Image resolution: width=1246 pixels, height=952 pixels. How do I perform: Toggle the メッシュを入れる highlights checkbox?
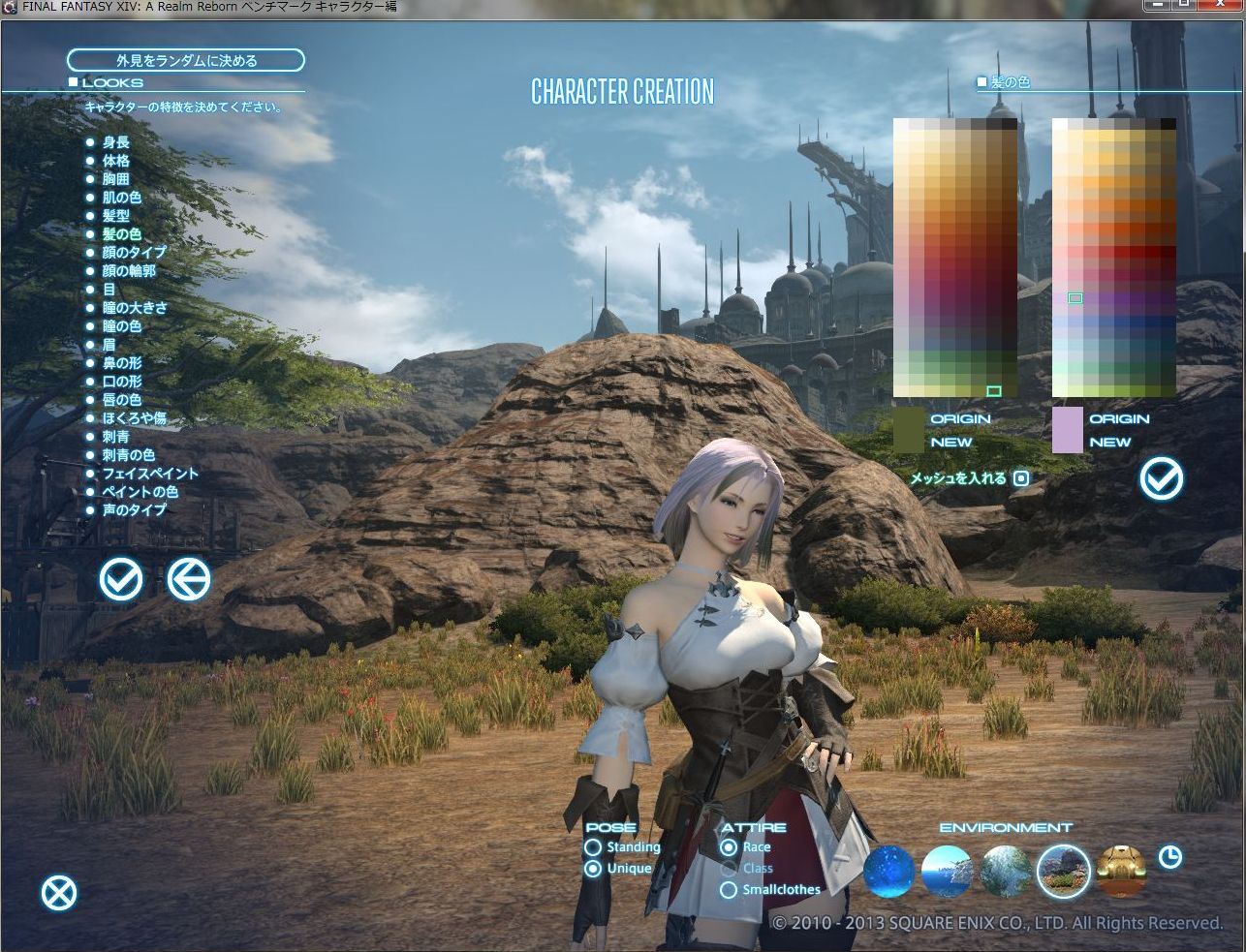click(1021, 477)
